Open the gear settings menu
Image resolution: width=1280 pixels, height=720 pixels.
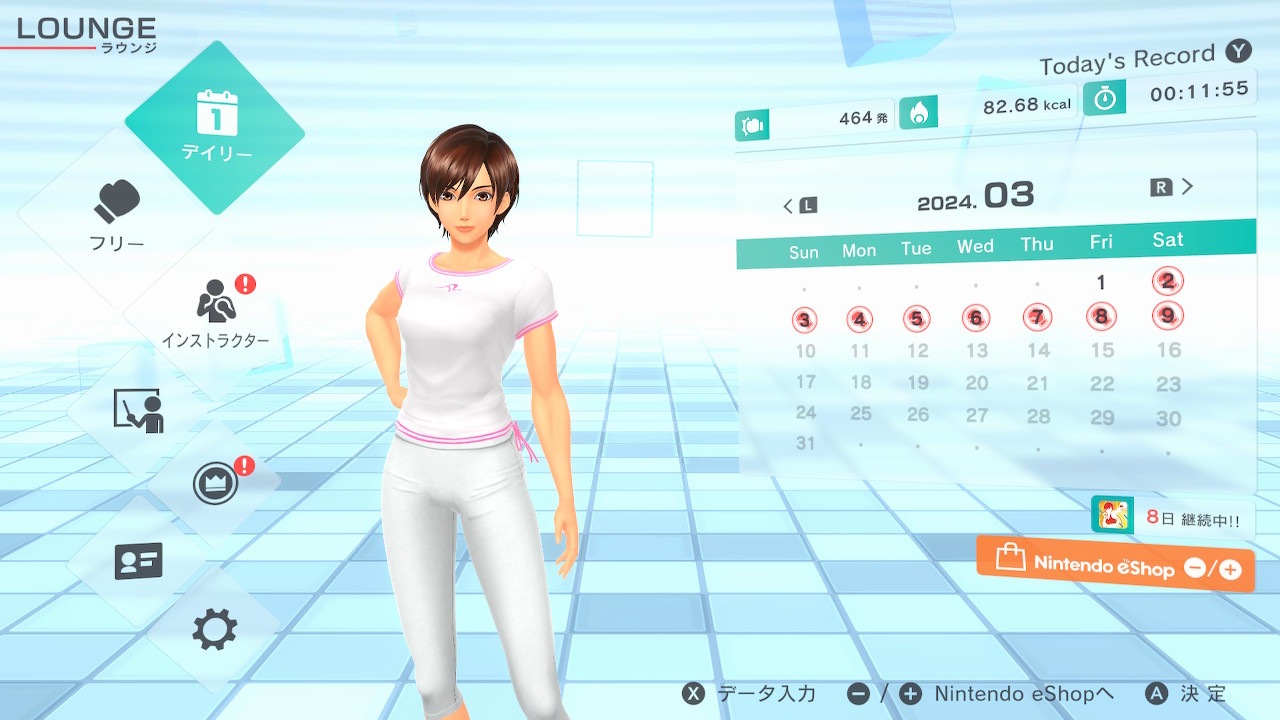coord(215,630)
